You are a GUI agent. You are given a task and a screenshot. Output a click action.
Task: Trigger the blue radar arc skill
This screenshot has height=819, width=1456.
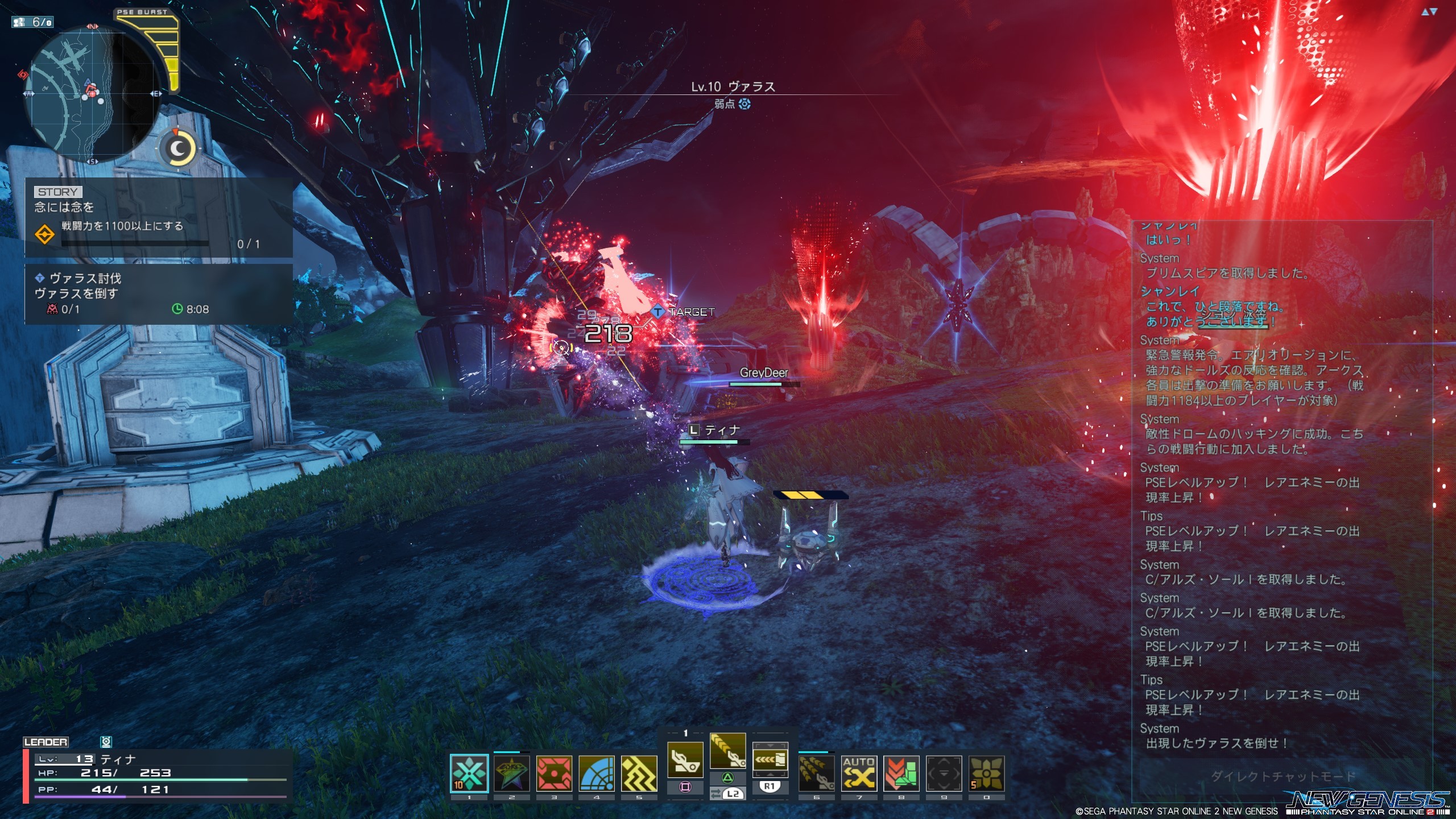click(597, 773)
